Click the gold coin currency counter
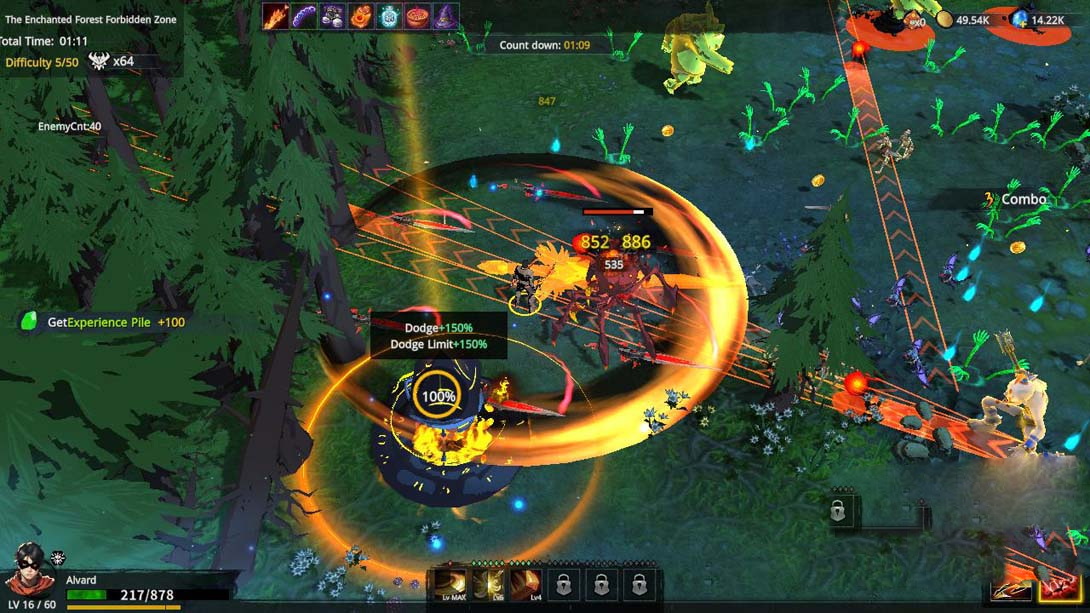1090x613 pixels. [964, 20]
